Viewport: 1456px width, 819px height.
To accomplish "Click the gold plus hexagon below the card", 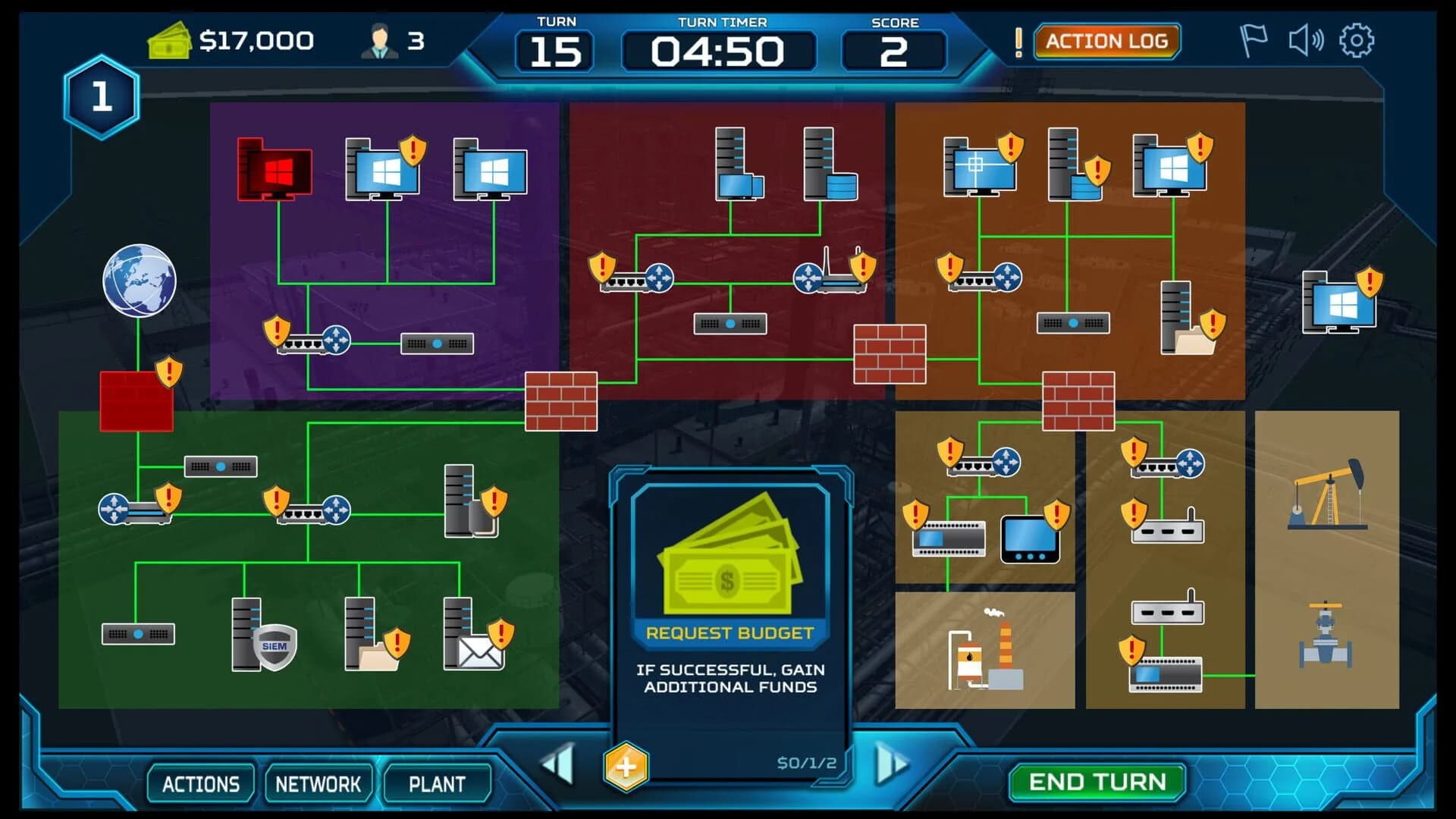I will (626, 767).
